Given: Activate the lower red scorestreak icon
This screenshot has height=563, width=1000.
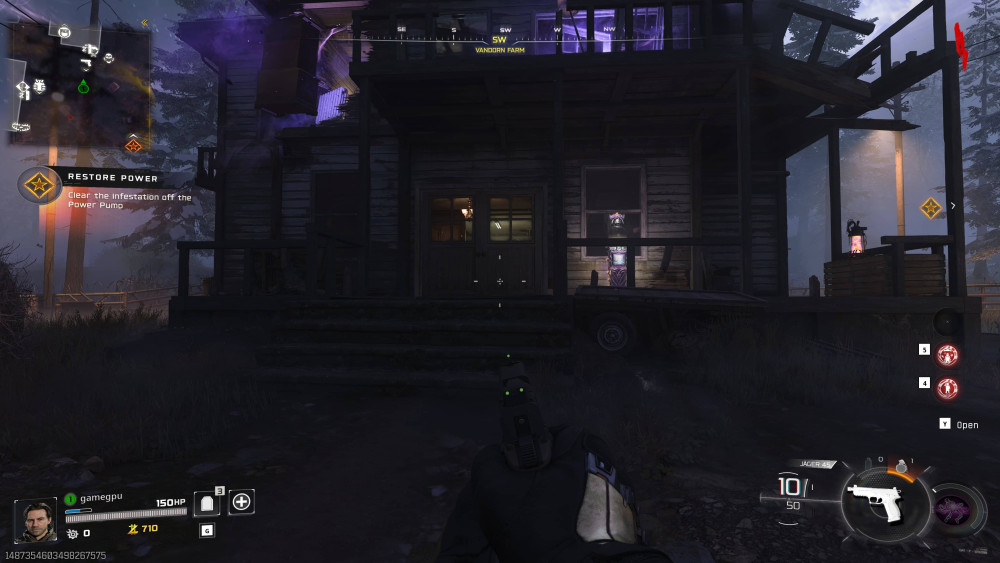Looking at the screenshot, I should (x=947, y=387).
